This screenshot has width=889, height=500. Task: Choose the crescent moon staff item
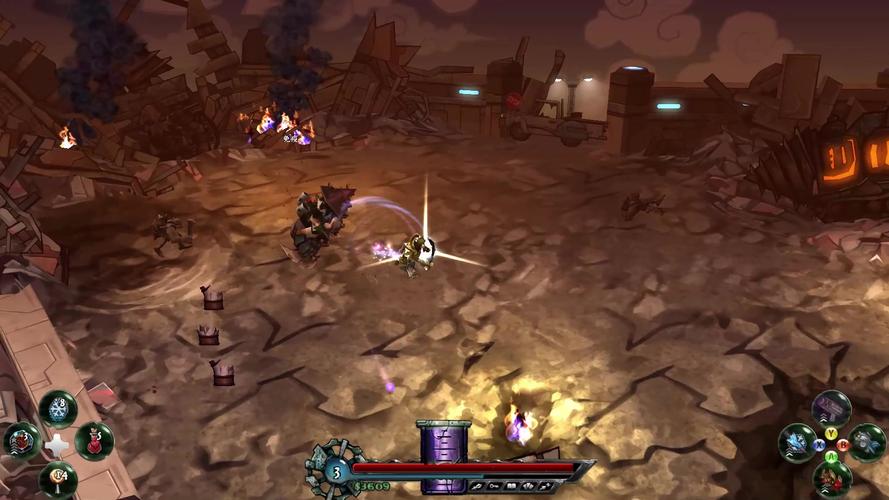58,478
